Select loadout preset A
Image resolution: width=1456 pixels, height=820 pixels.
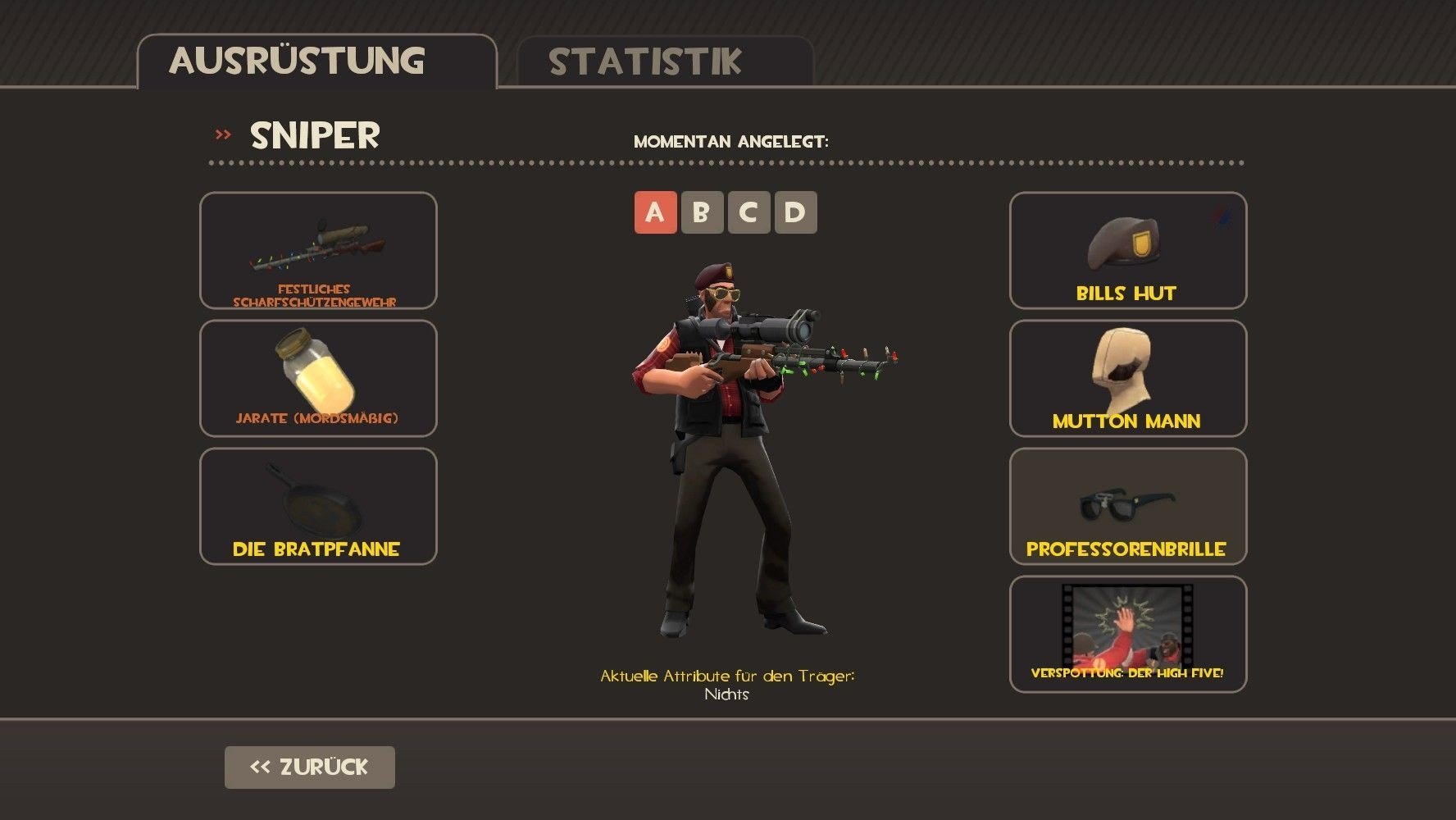point(655,212)
